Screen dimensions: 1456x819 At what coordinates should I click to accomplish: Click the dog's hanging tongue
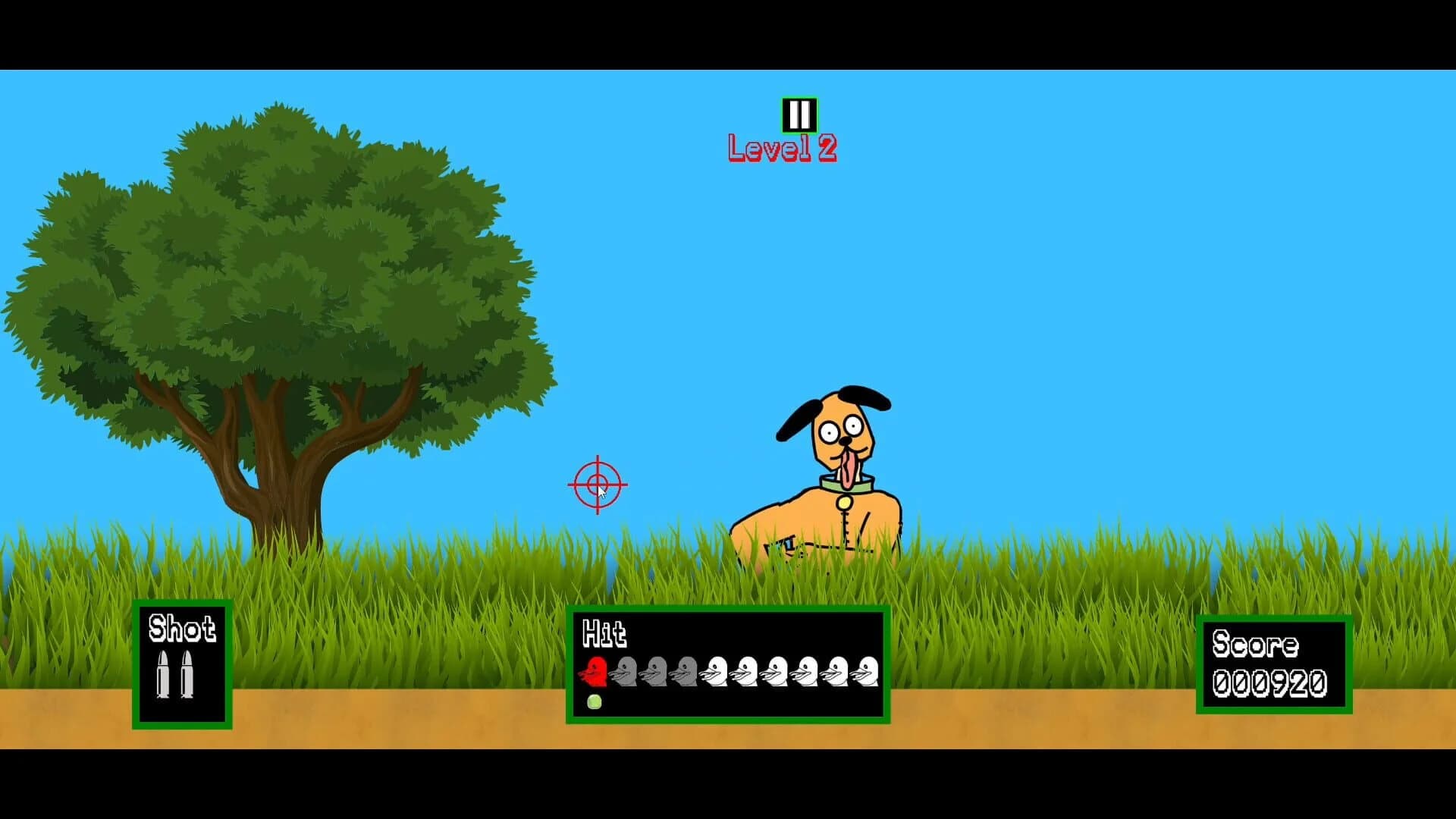850,469
